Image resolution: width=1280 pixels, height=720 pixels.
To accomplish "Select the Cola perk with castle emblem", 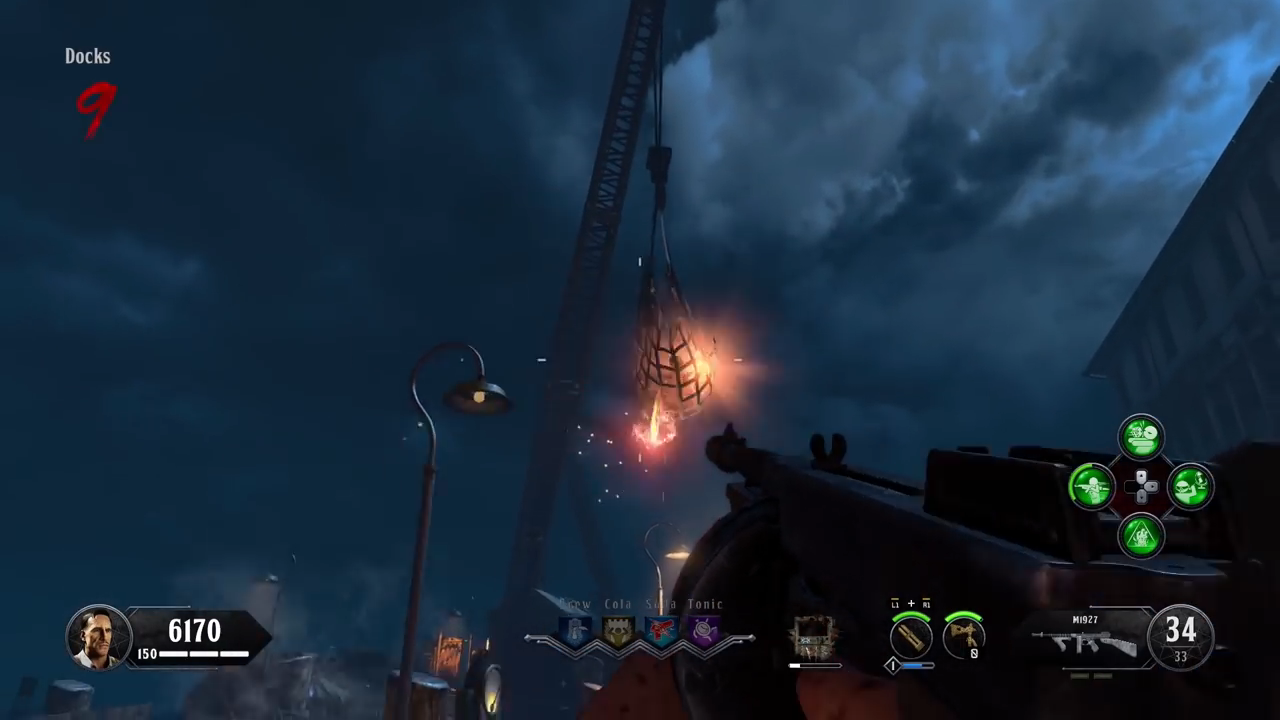I will coord(618,631).
